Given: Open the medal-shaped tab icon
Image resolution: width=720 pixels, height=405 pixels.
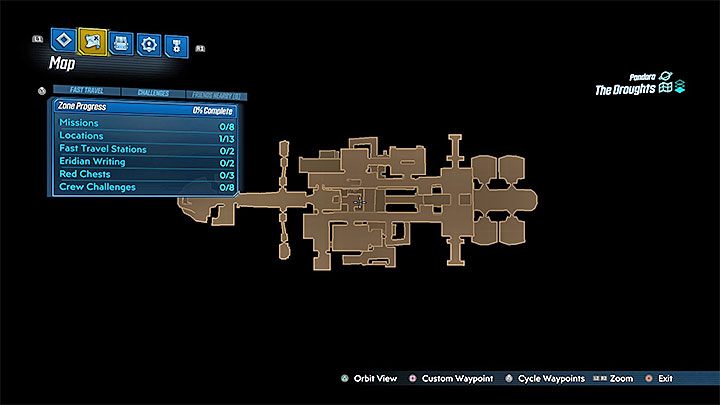Looking at the screenshot, I should [178, 43].
